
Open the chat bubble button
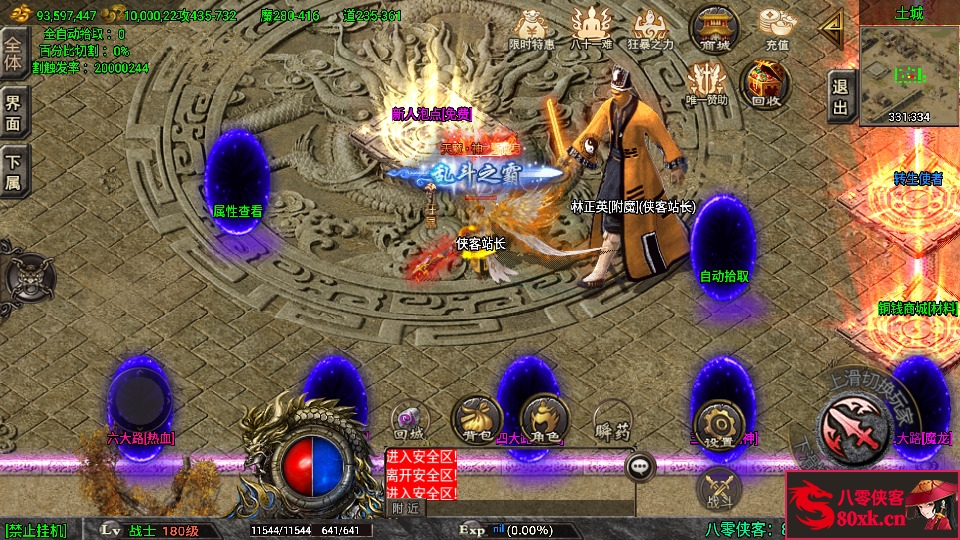pyautogui.click(x=640, y=465)
